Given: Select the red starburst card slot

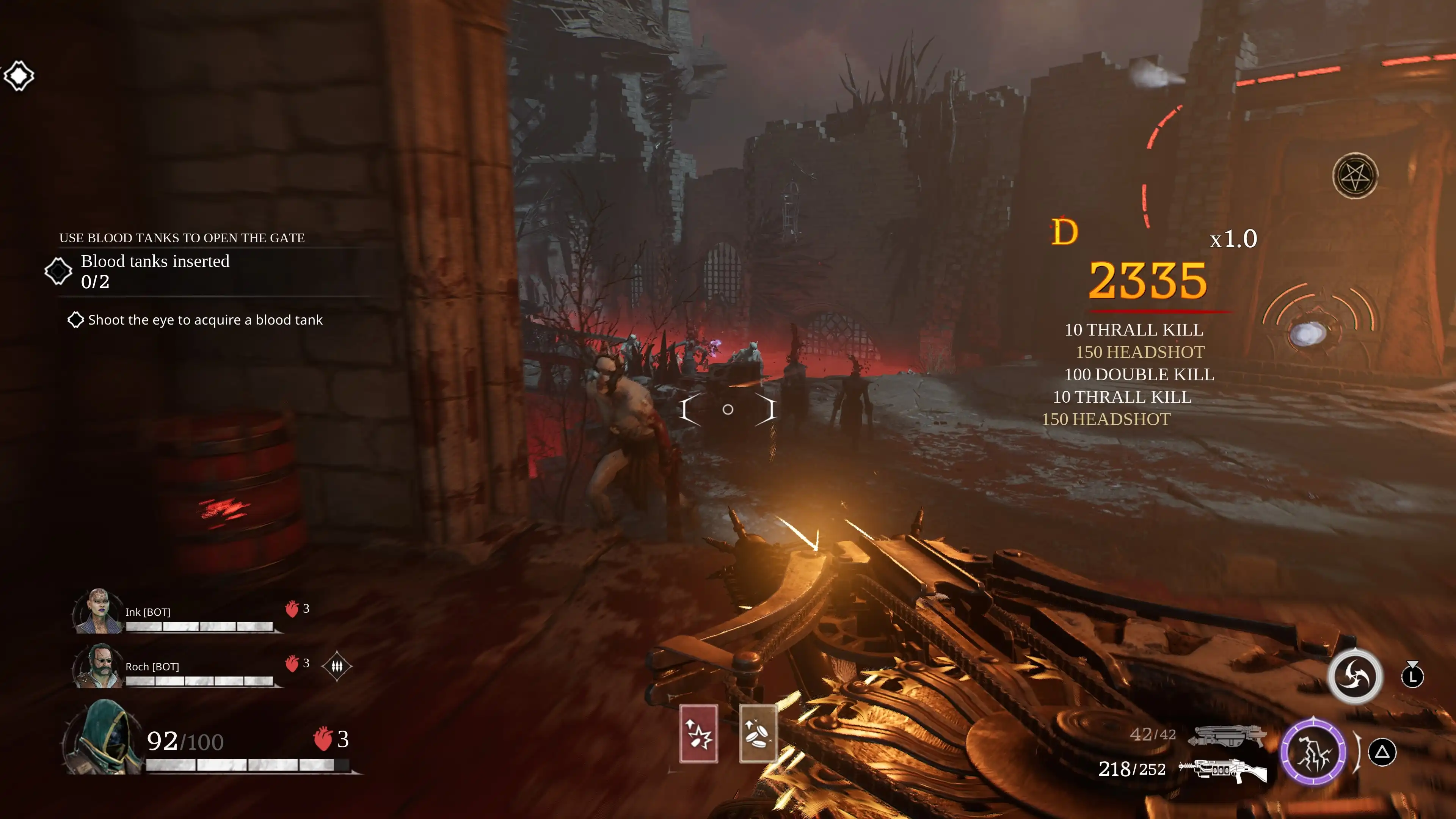Looking at the screenshot, I should tap(698, 733).
